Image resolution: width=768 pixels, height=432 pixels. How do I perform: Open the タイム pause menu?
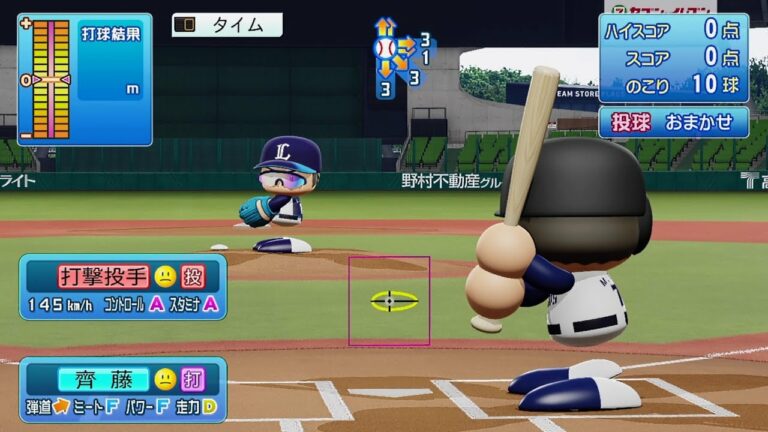tap(227, 25)
